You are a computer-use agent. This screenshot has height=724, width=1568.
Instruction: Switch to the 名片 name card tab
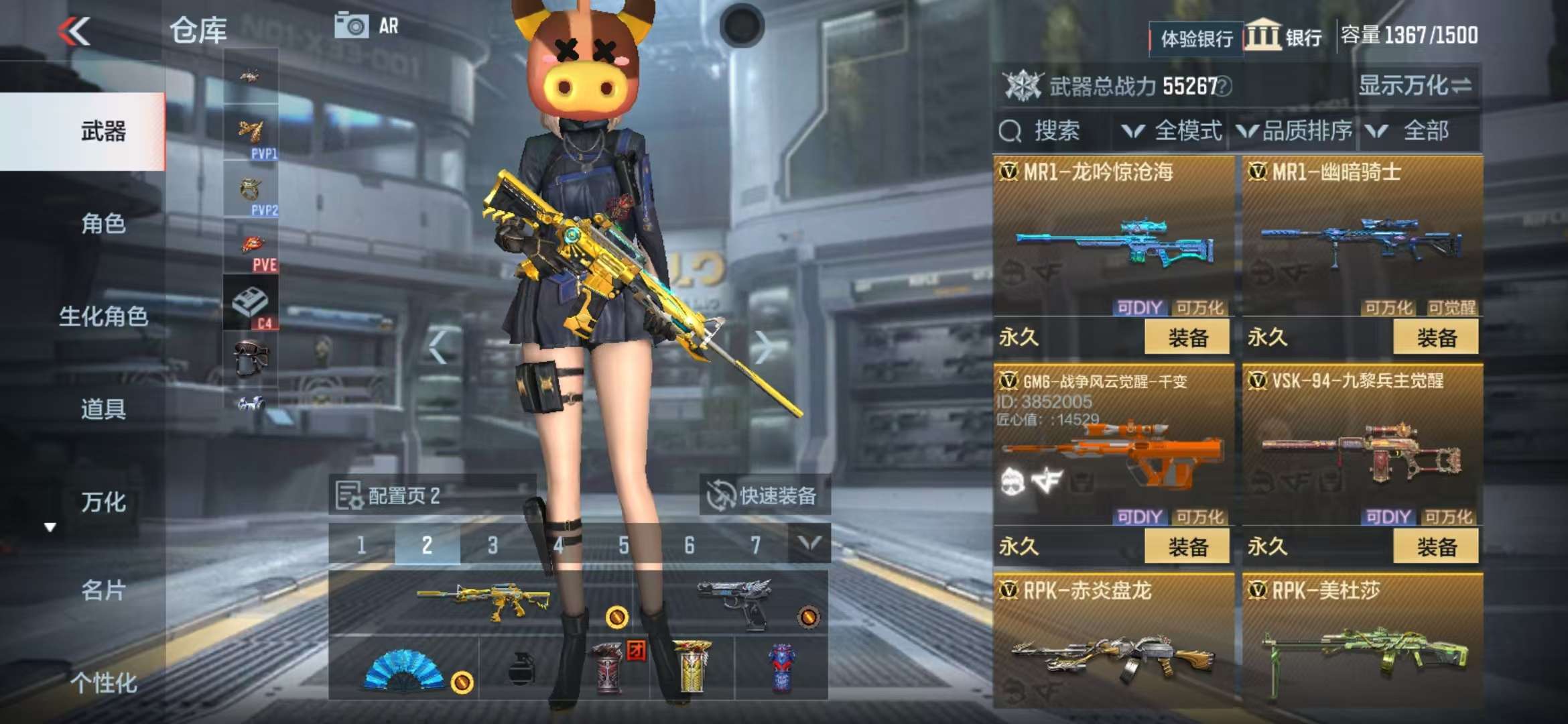(x=103, y=590)
